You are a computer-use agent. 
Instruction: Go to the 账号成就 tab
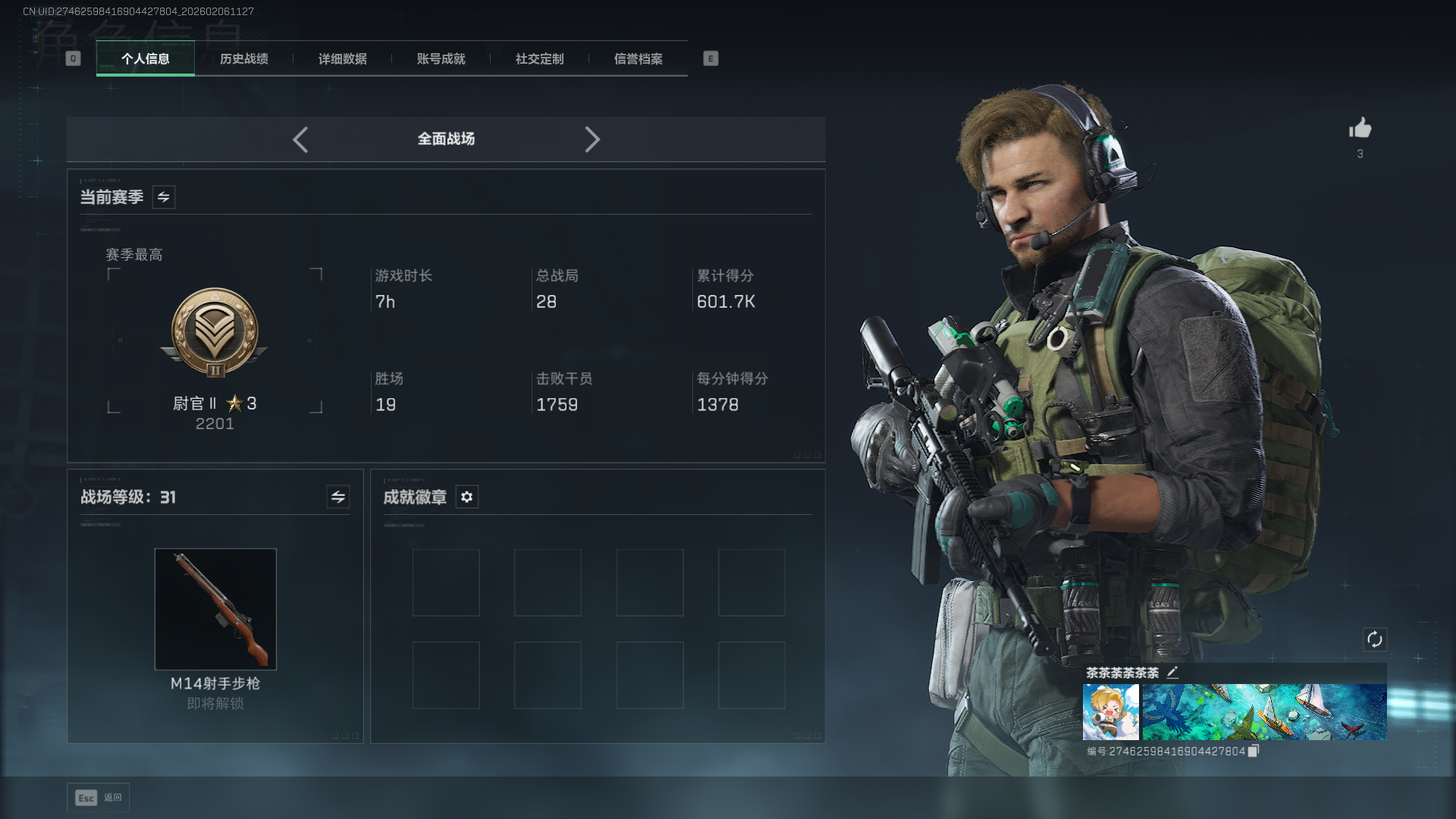[x=441, y=59]
